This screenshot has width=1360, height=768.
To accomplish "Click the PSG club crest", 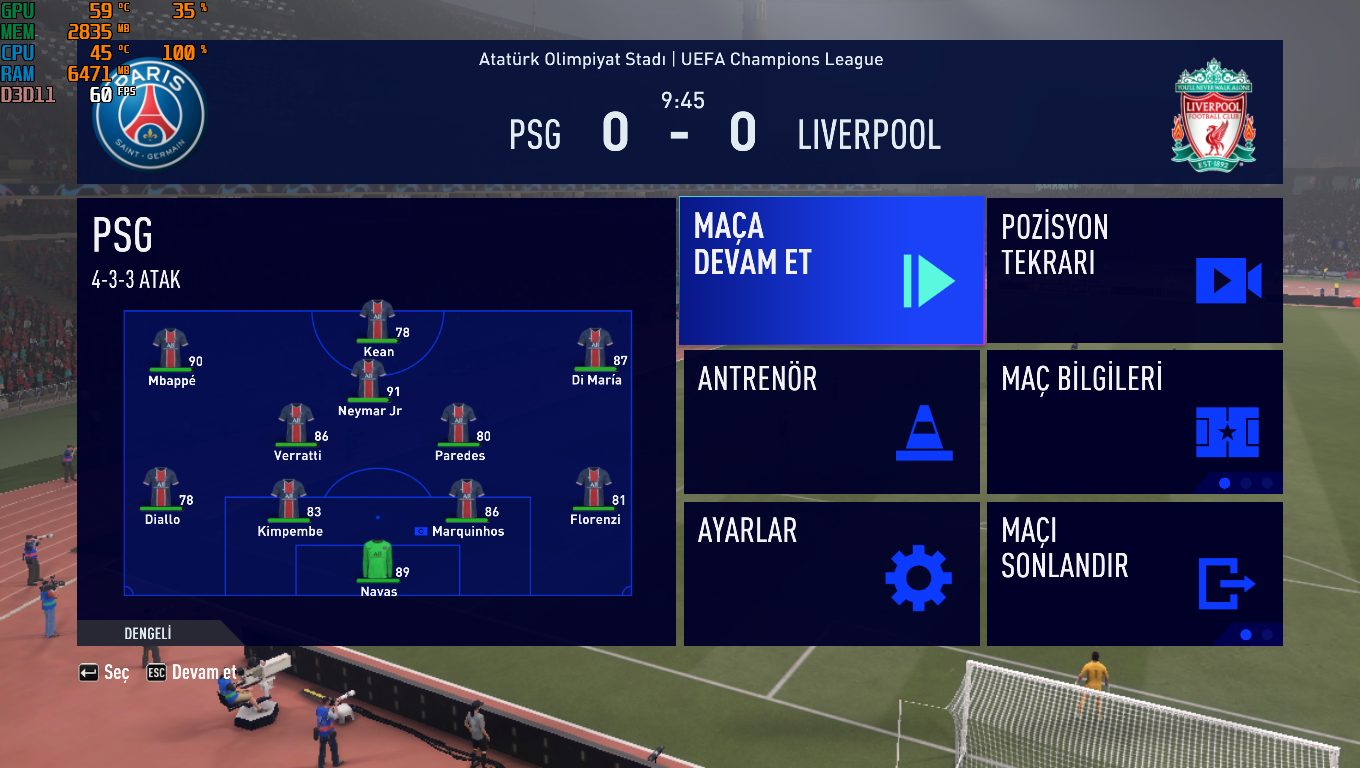I will [147, 116].
